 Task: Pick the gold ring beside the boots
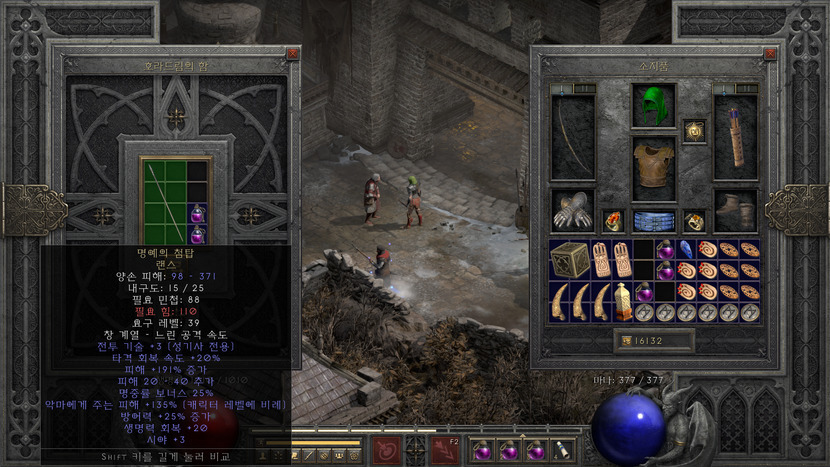coord(694,221)
